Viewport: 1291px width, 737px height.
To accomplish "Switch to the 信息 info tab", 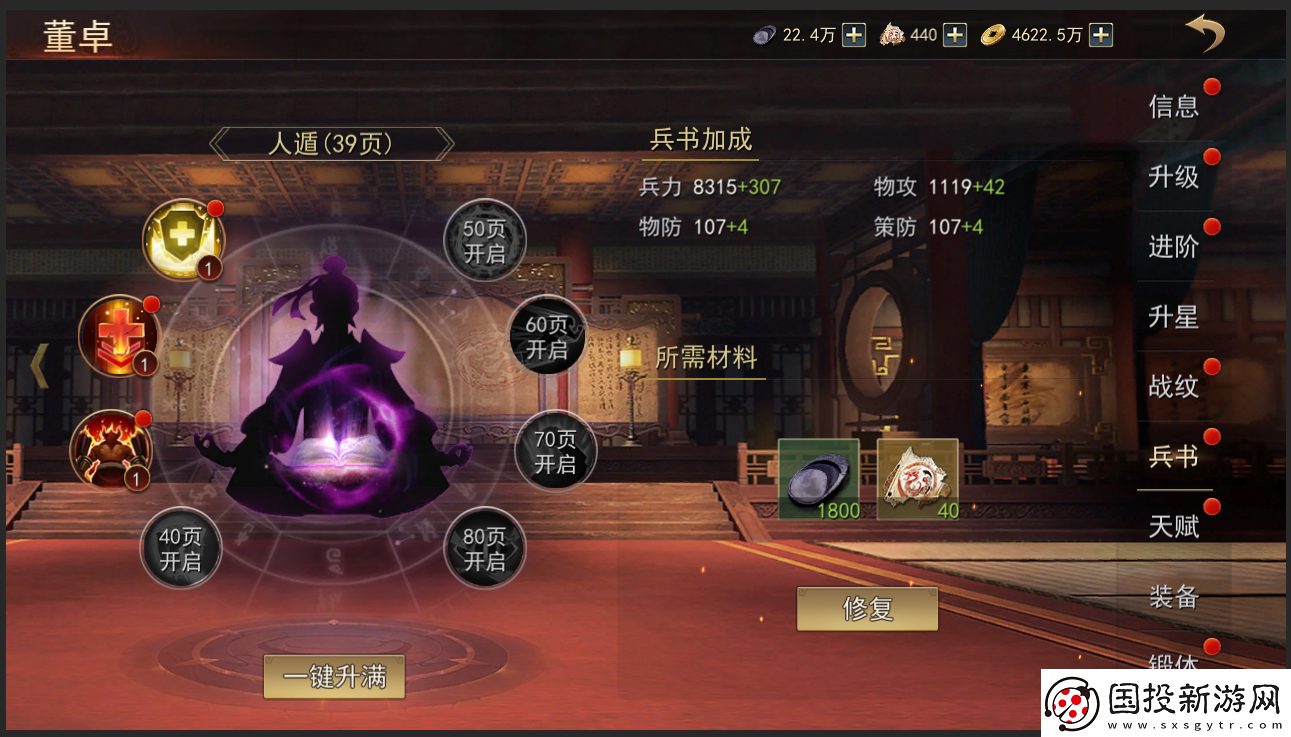I will click(x=1173, y=106).
